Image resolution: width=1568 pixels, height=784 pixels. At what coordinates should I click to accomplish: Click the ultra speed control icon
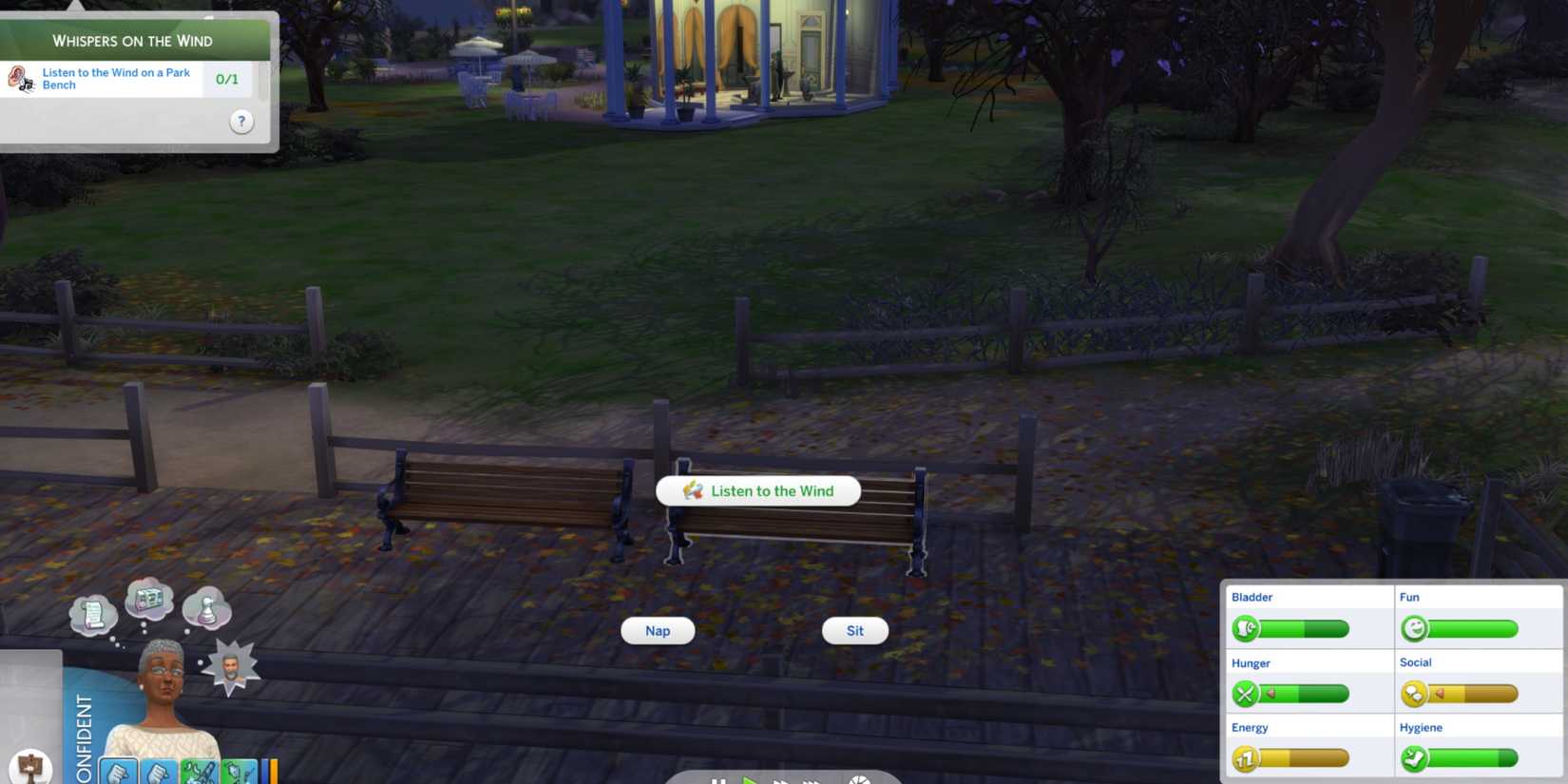(x=810, y=781)
